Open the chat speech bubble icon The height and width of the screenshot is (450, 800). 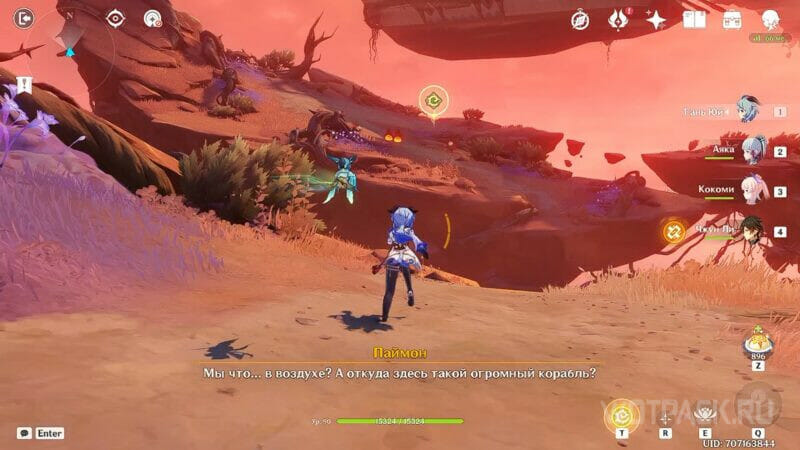(24, 433)
